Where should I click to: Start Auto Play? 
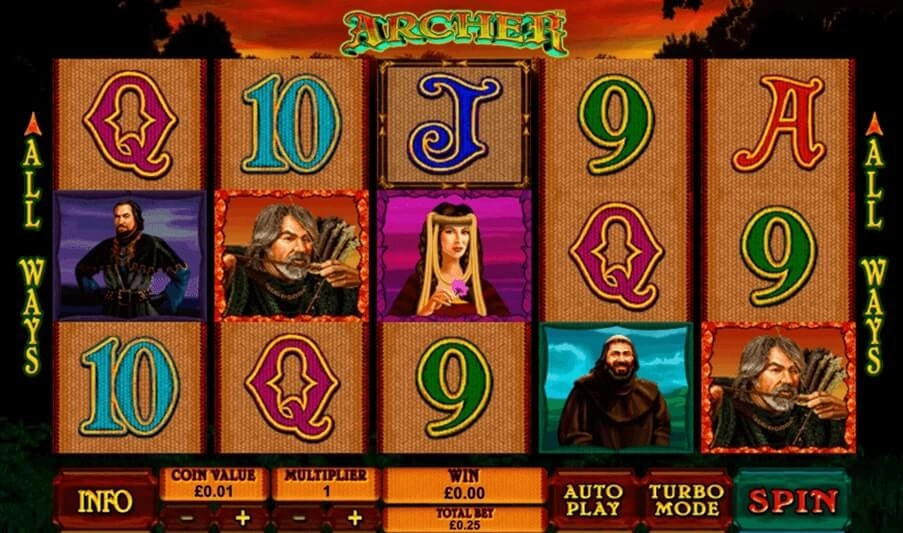click(x=593, y=499)
